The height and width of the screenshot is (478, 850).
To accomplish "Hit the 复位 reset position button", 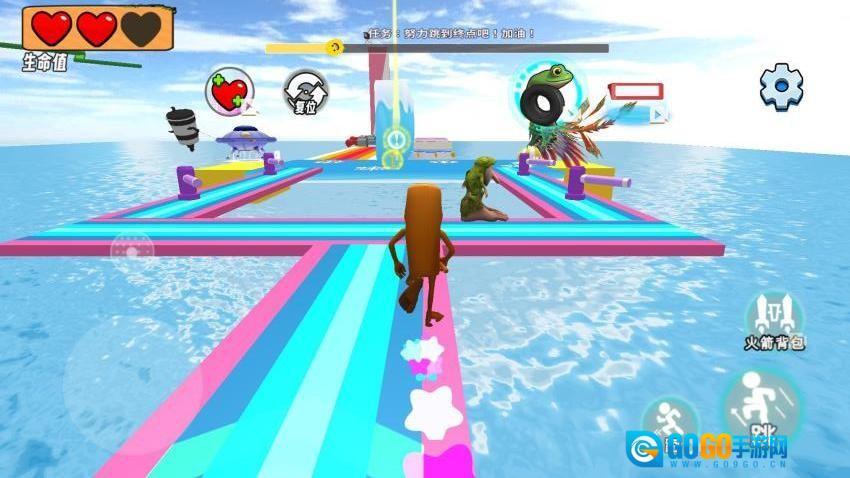I will 305,92.
